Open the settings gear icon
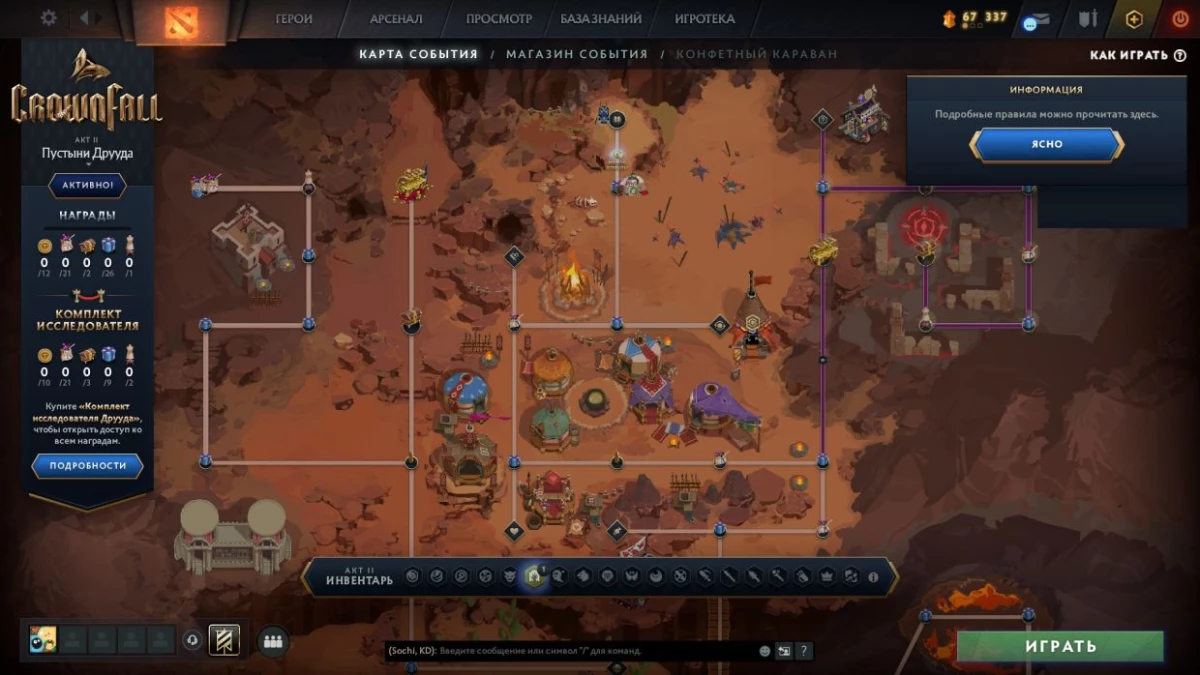 click(x=48, y=18)
